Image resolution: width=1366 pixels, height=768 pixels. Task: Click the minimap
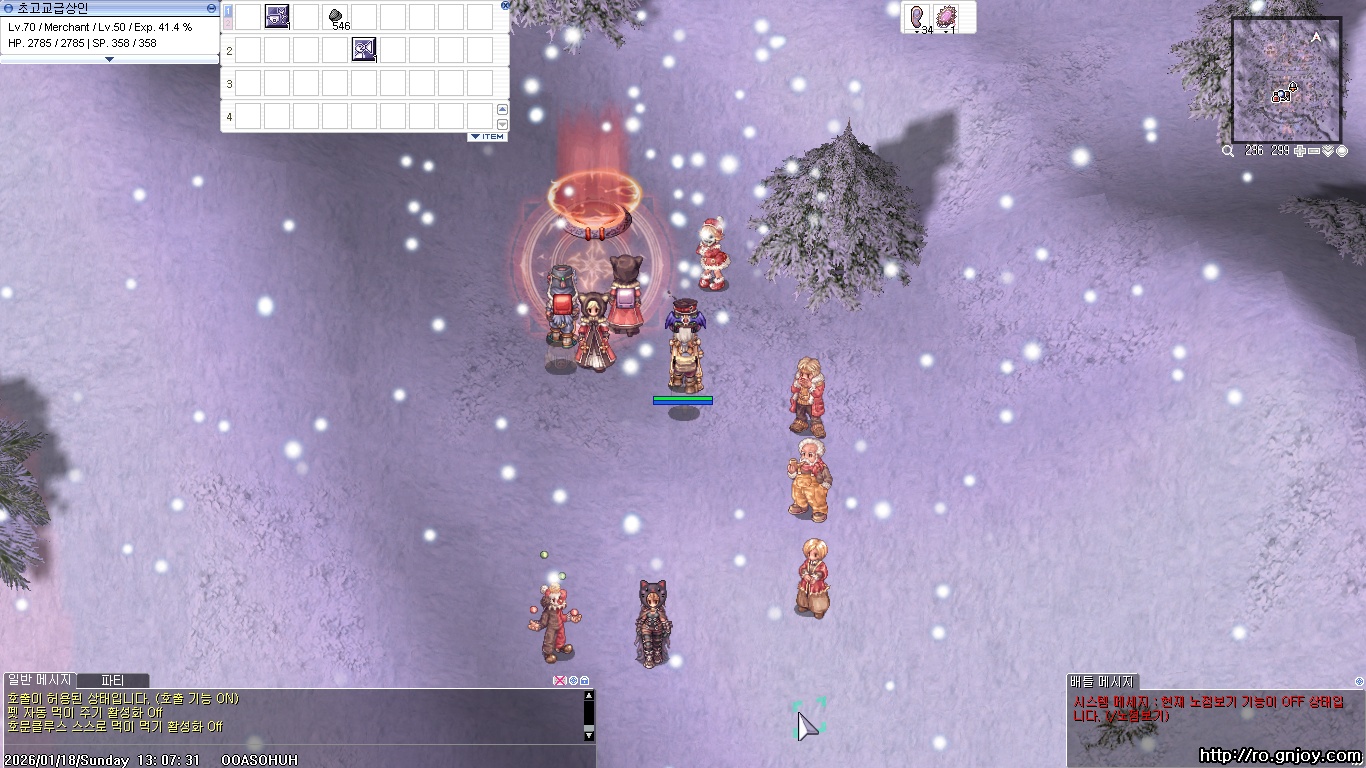pos(1286,79)
